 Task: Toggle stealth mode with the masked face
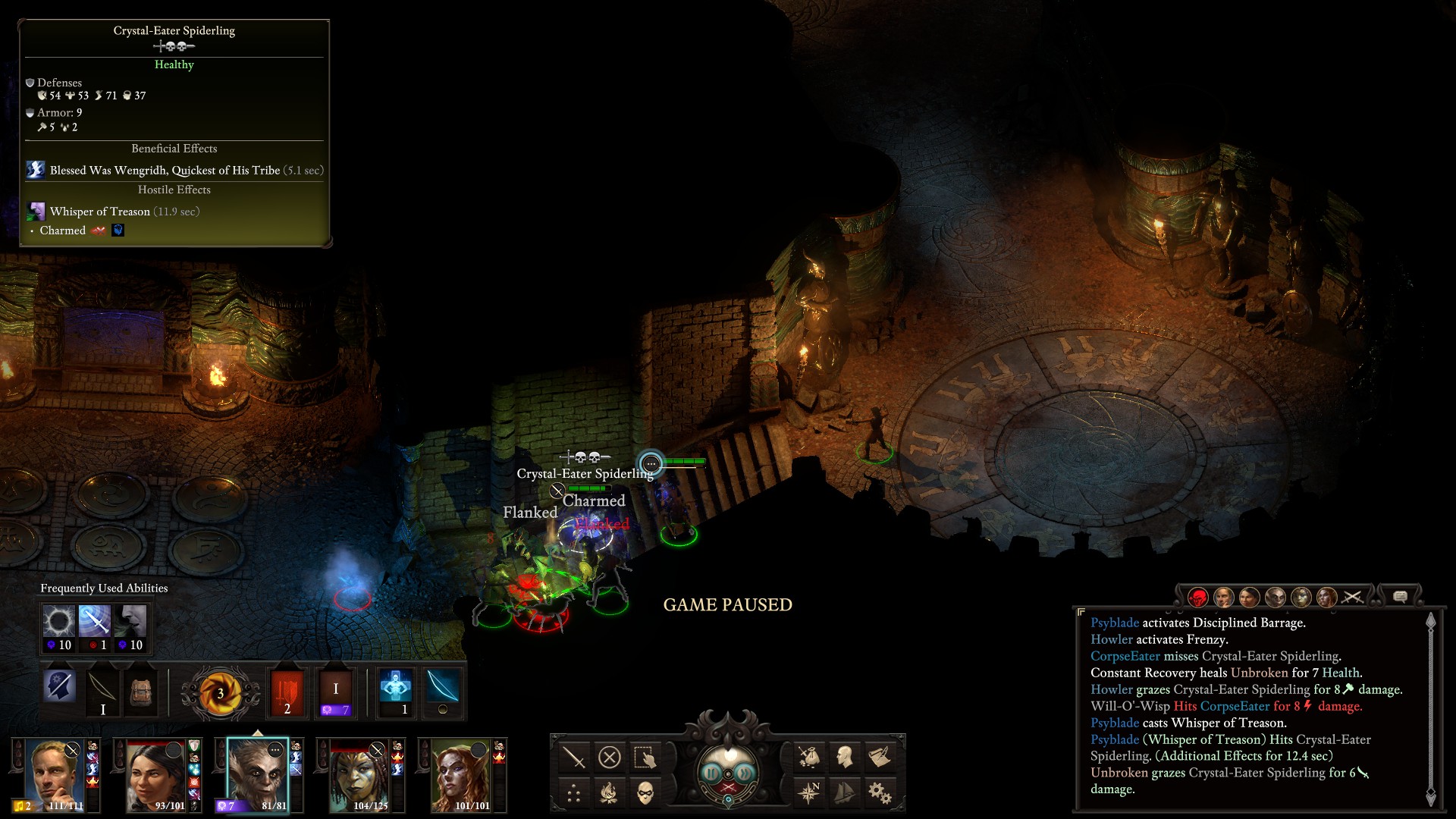645,793
